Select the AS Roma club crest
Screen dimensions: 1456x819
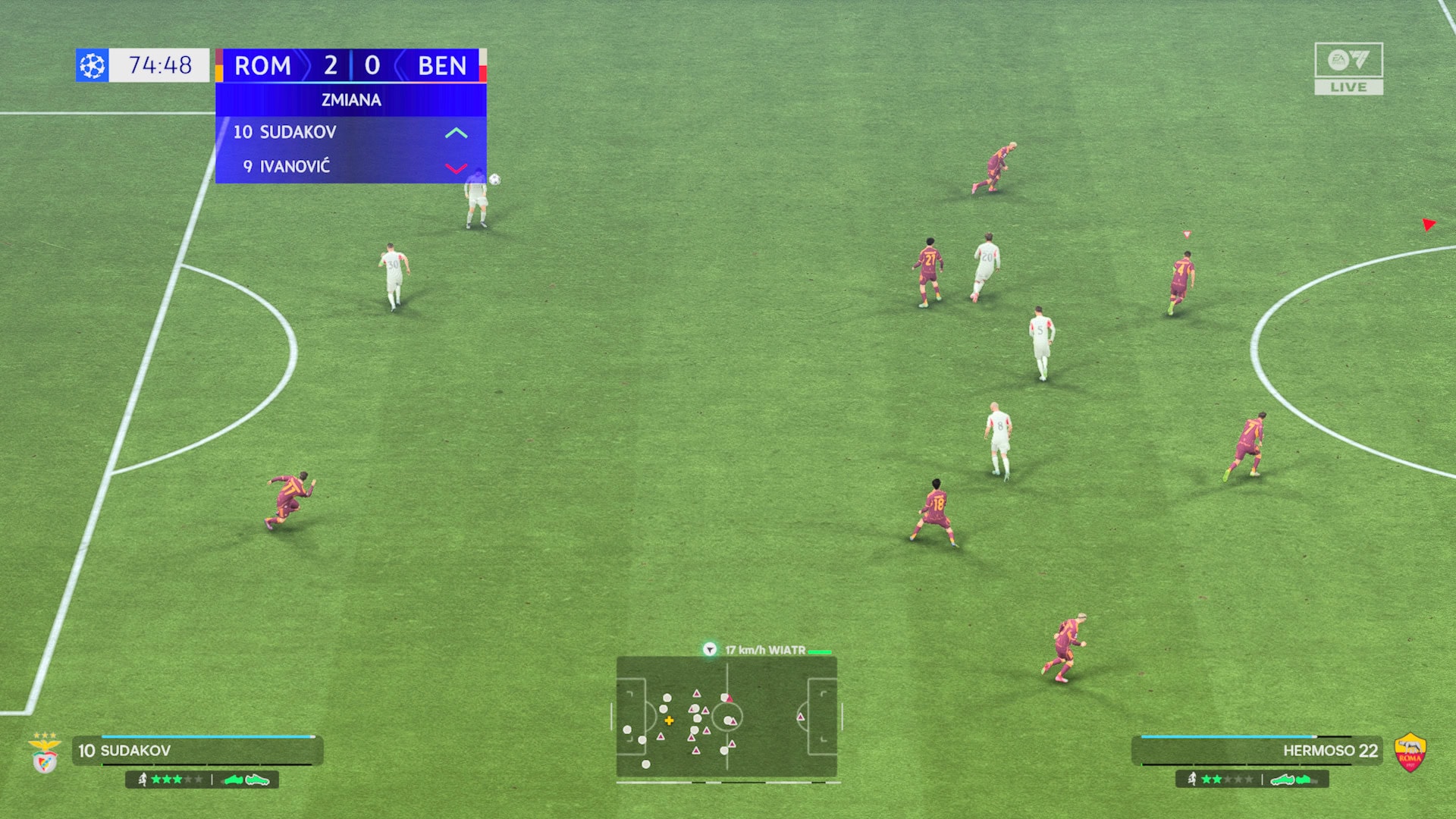click(x=1410, y=753)
